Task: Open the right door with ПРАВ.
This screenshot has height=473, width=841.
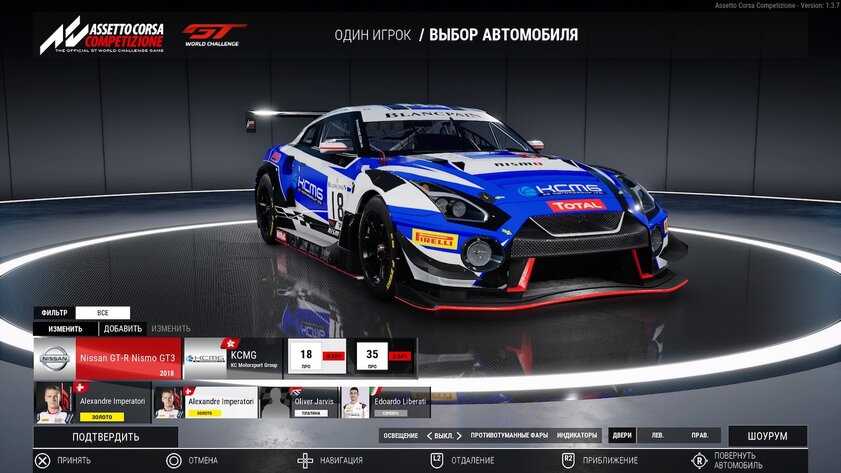Action: [699, 436]
